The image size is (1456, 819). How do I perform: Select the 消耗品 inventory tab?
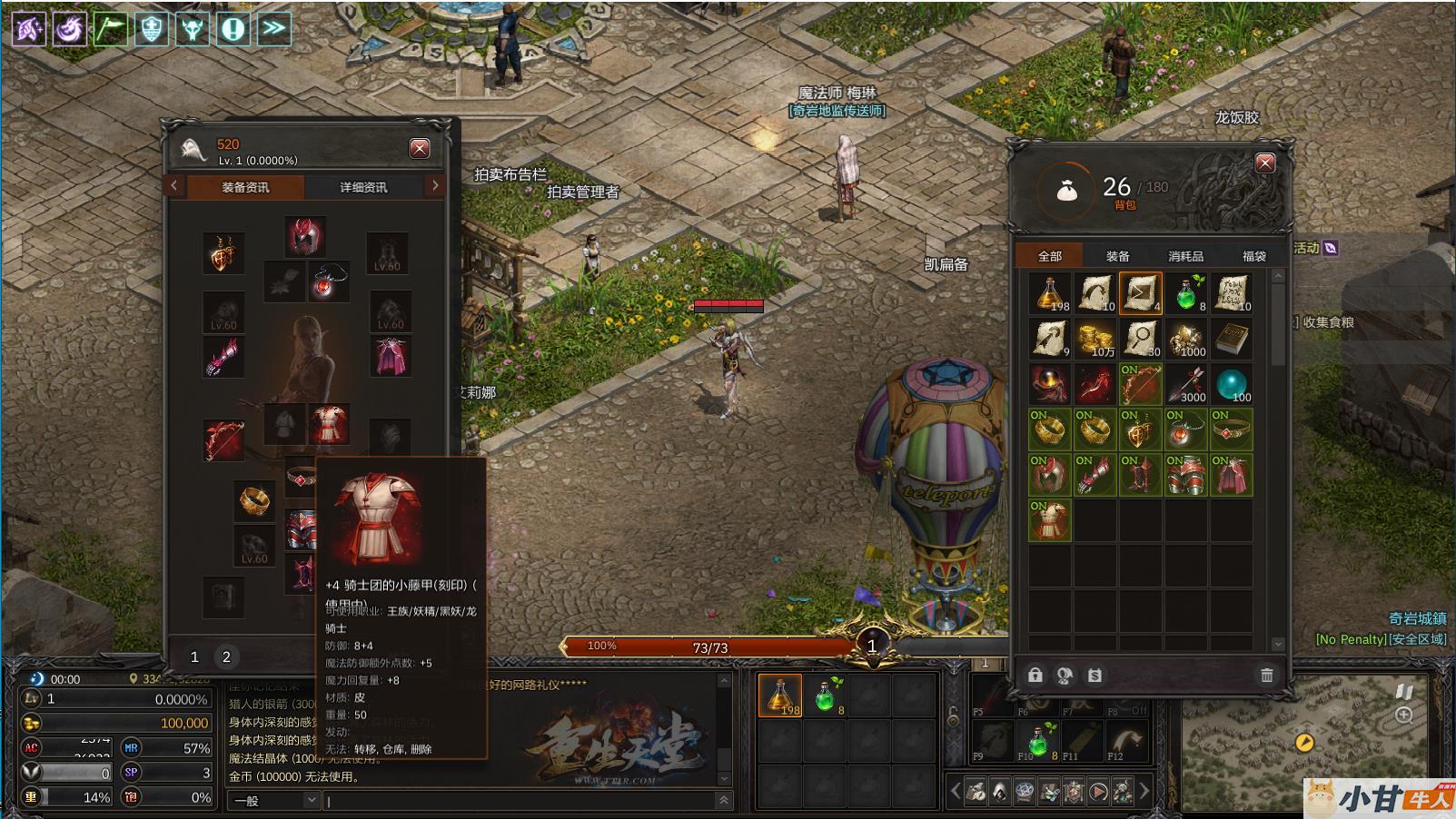click(1185, 256)
